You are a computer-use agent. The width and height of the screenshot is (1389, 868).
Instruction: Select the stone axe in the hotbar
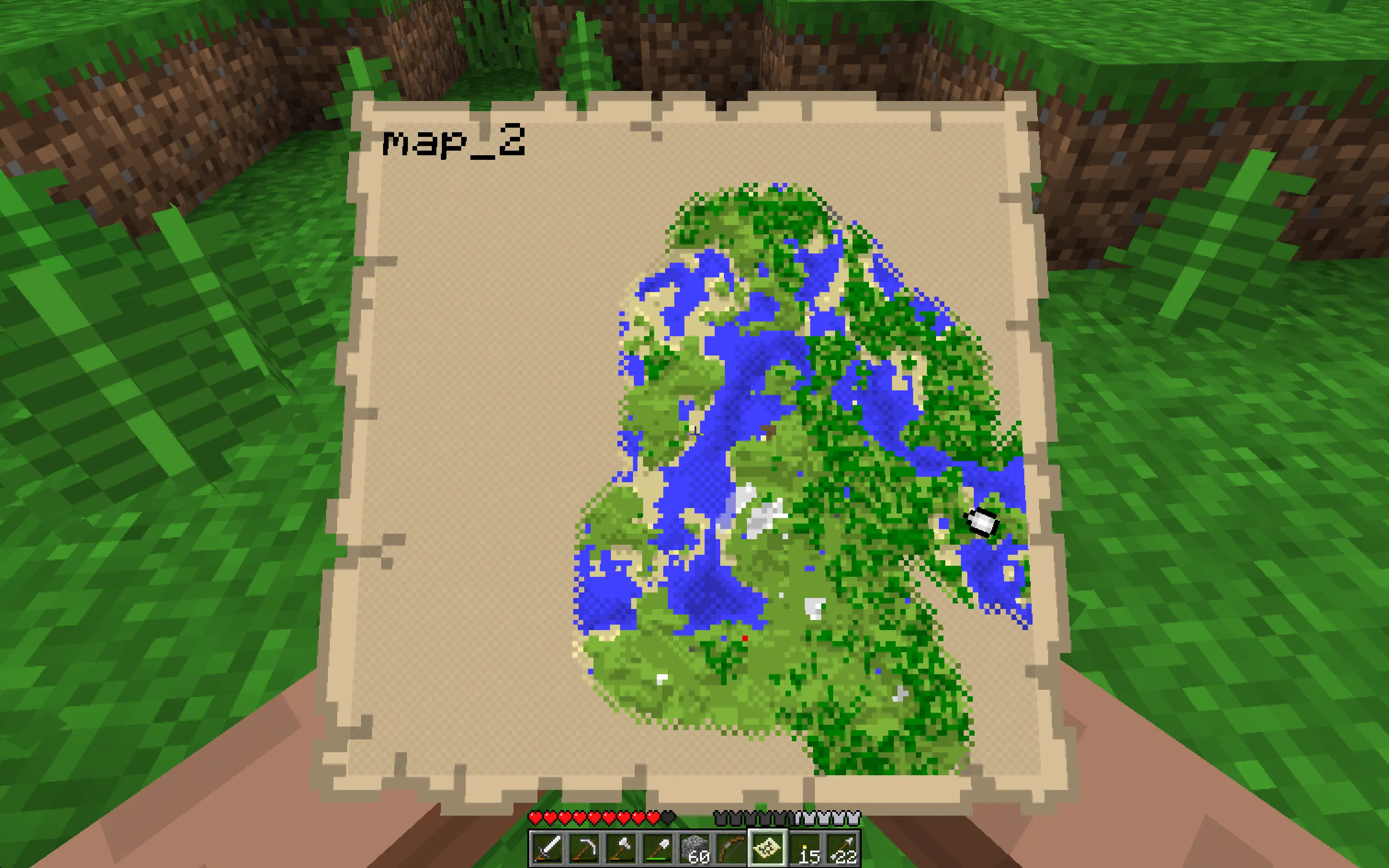point(622,847)
